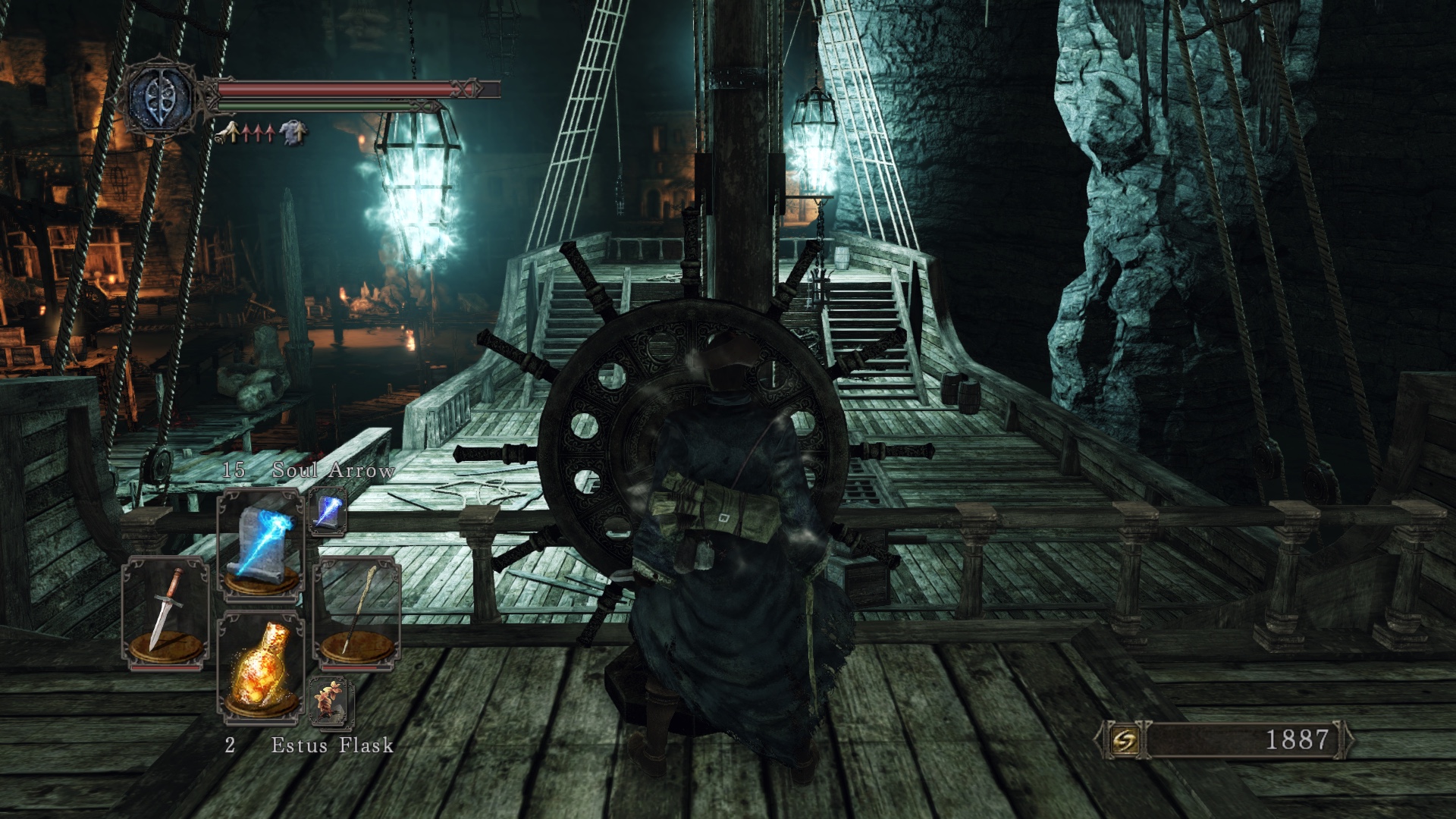
Task: Click the souls counter emblem icon
Action: (1123, 739)
